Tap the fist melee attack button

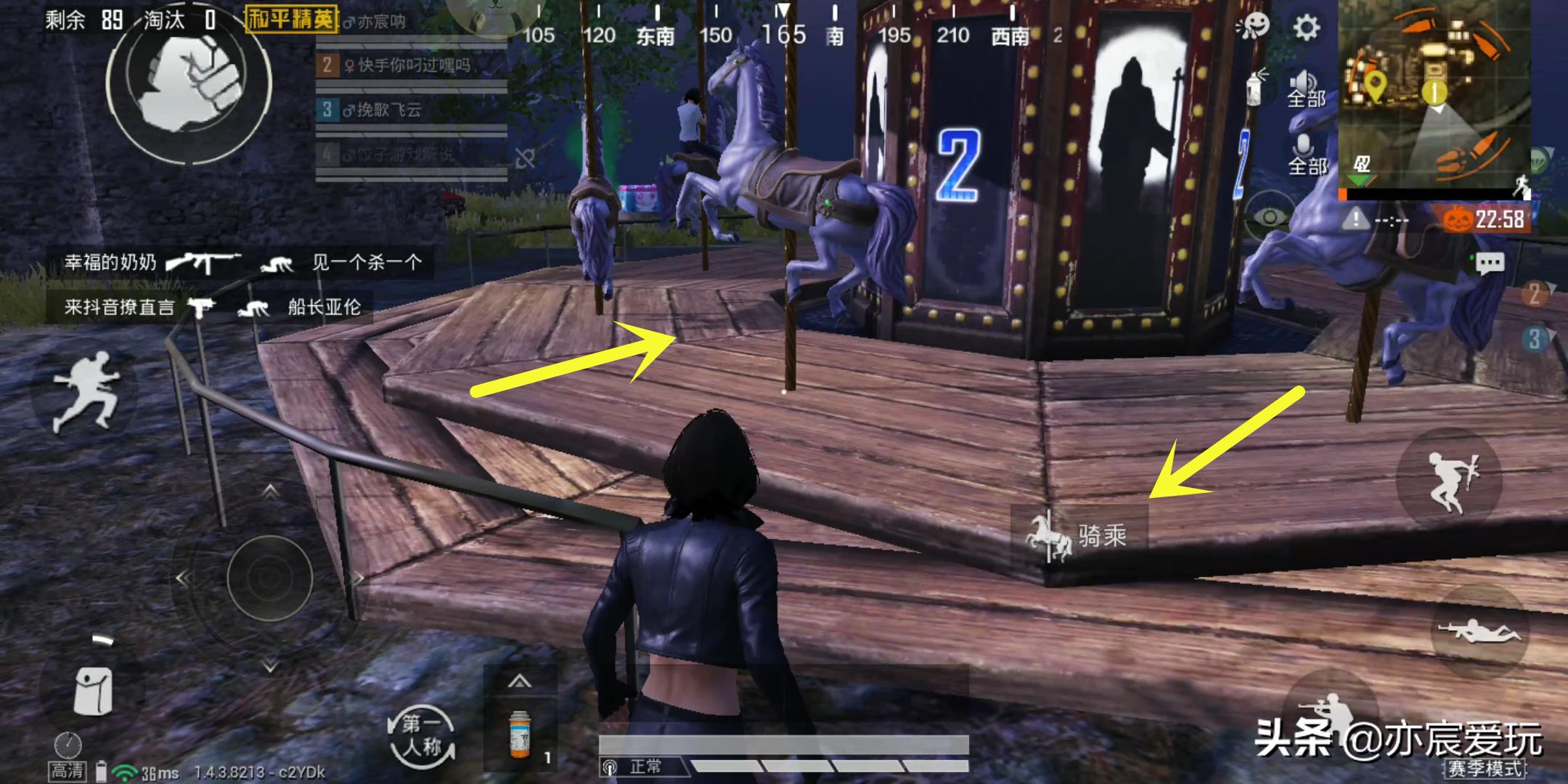click(x=189, y=80)
